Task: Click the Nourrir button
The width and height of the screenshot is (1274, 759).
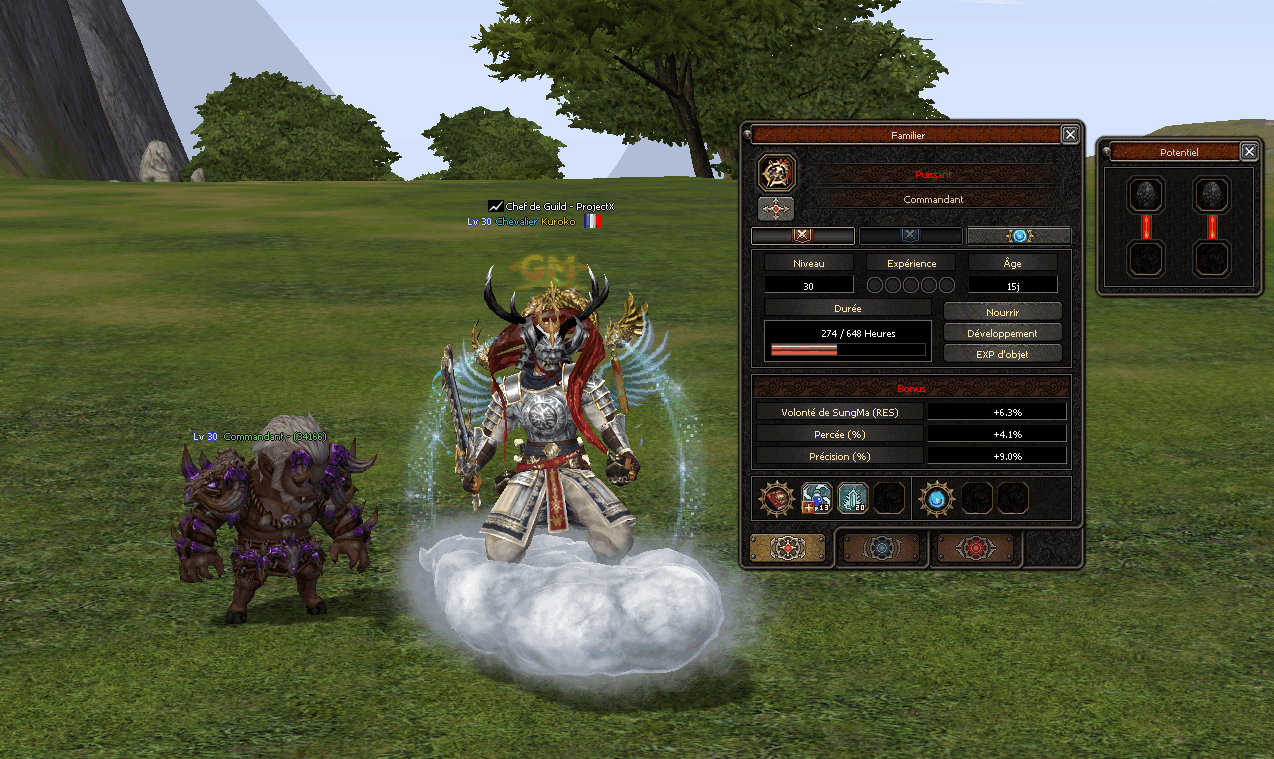Action: point(1002,312)
